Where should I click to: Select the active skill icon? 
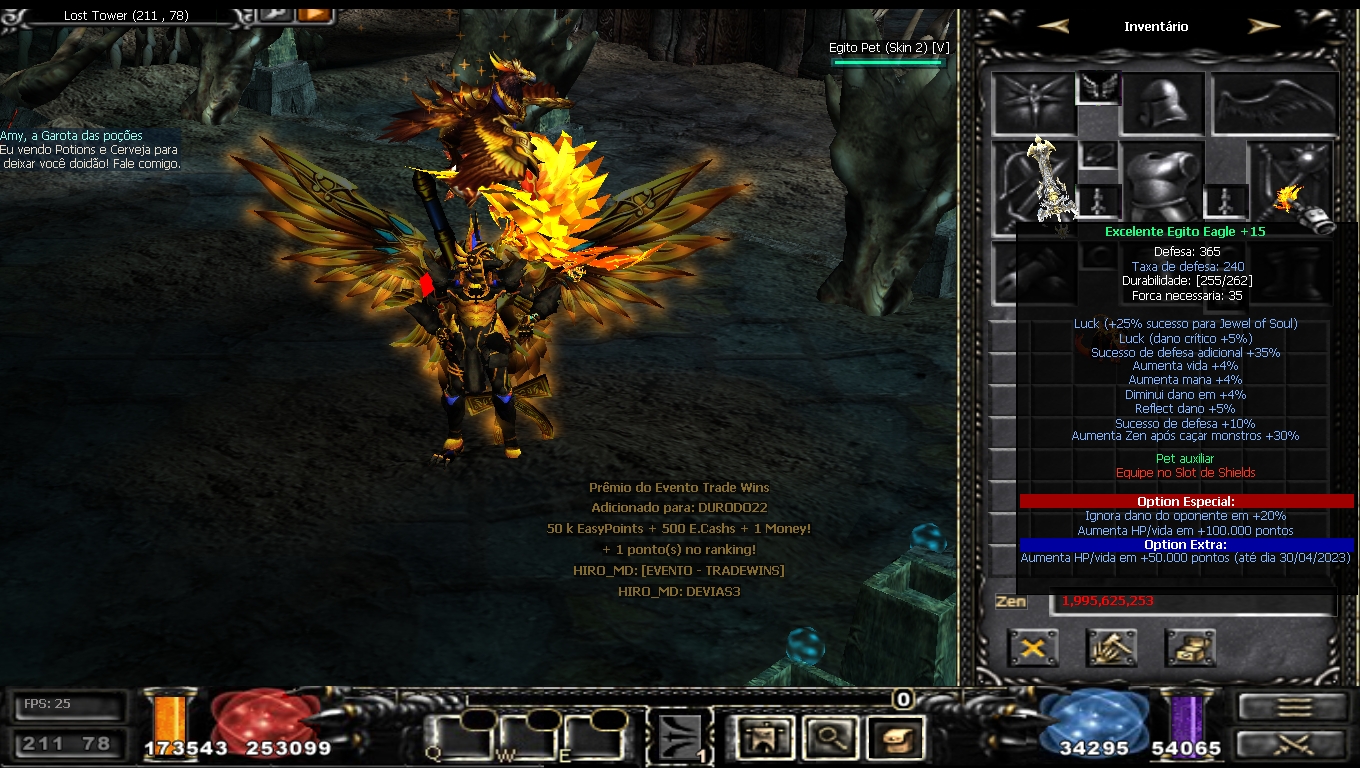681,739
